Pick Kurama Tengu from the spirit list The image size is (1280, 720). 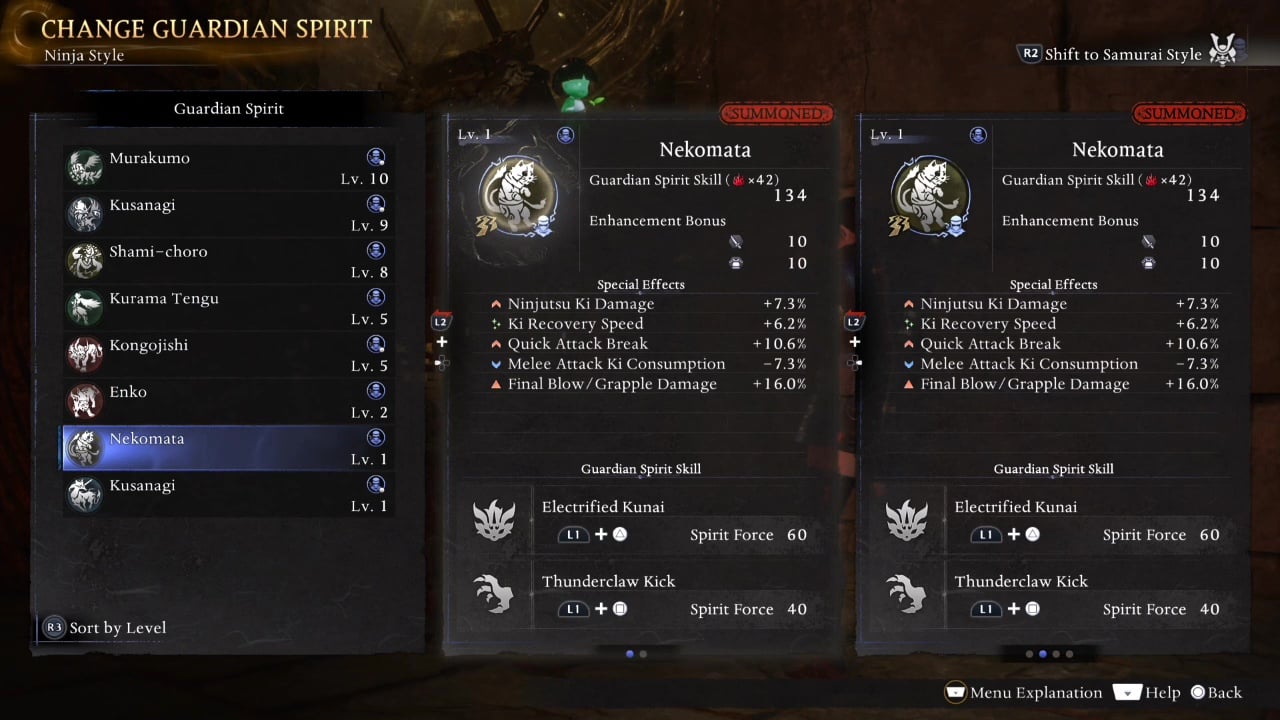228,308
